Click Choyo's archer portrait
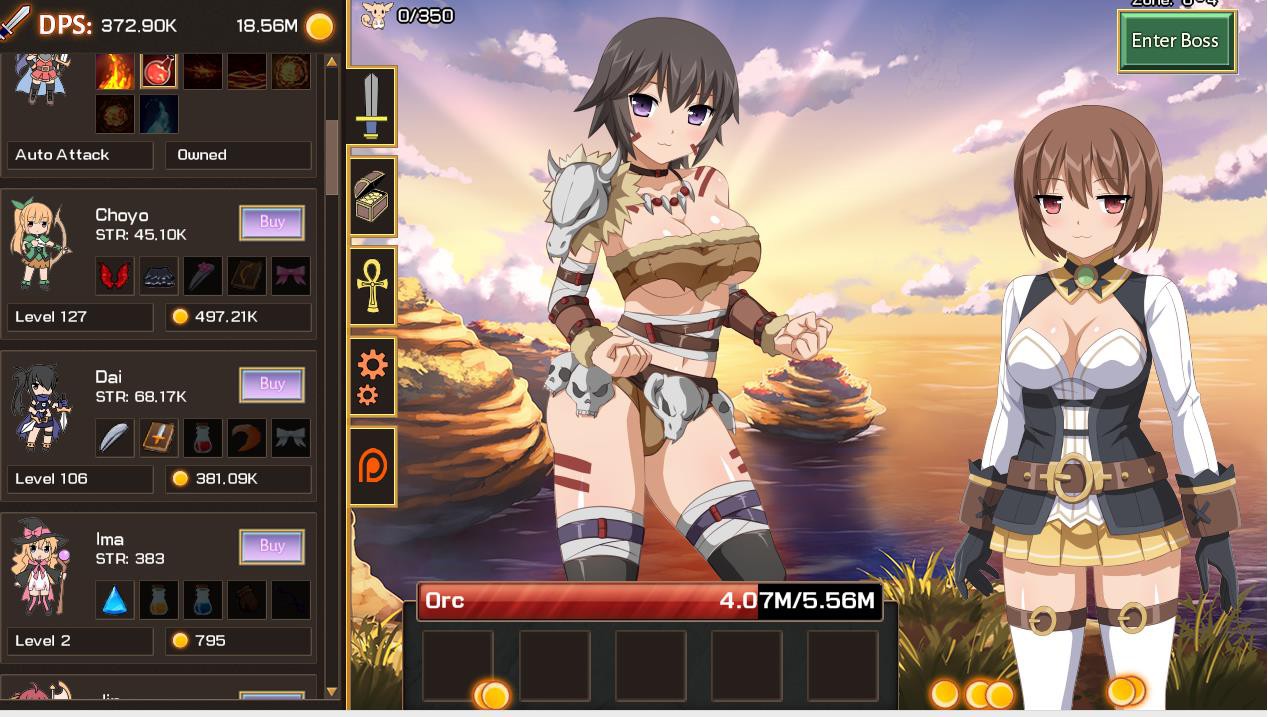Image resolution: width=1268 pixels, height=717 pixels. pyautogui.click(x=40, y=245)
